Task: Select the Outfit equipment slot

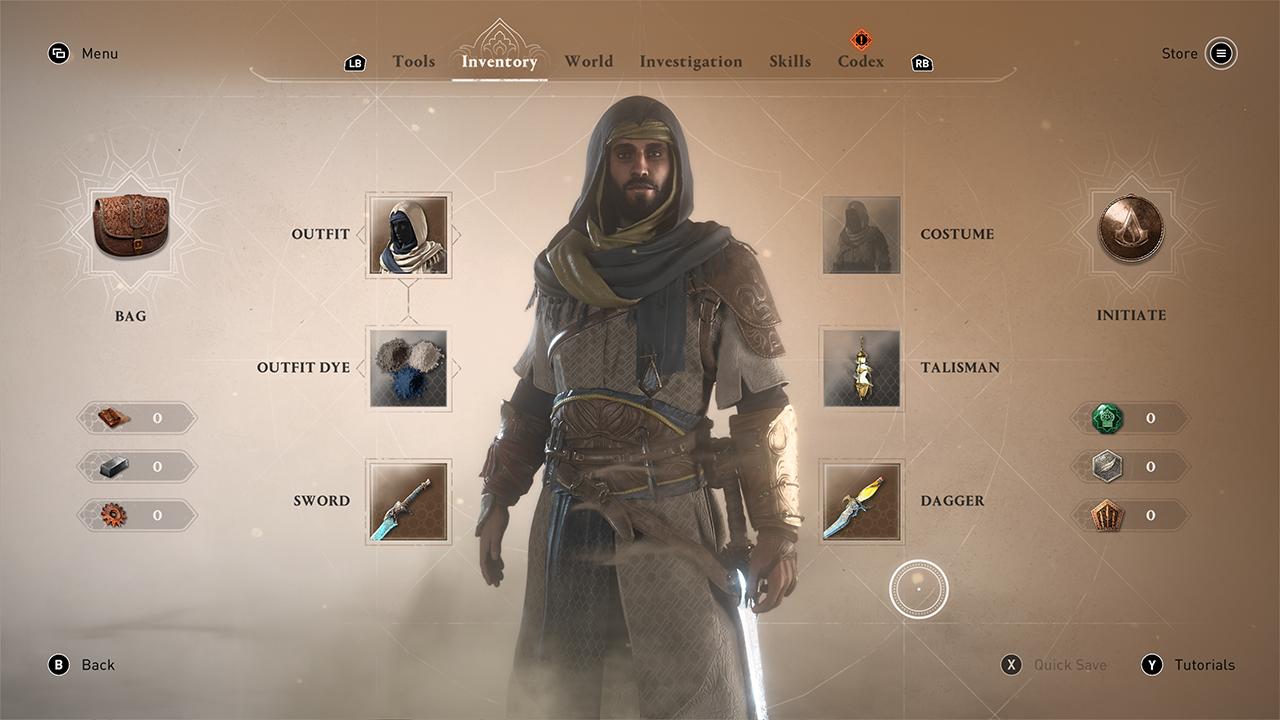Action: coord(408,235)
